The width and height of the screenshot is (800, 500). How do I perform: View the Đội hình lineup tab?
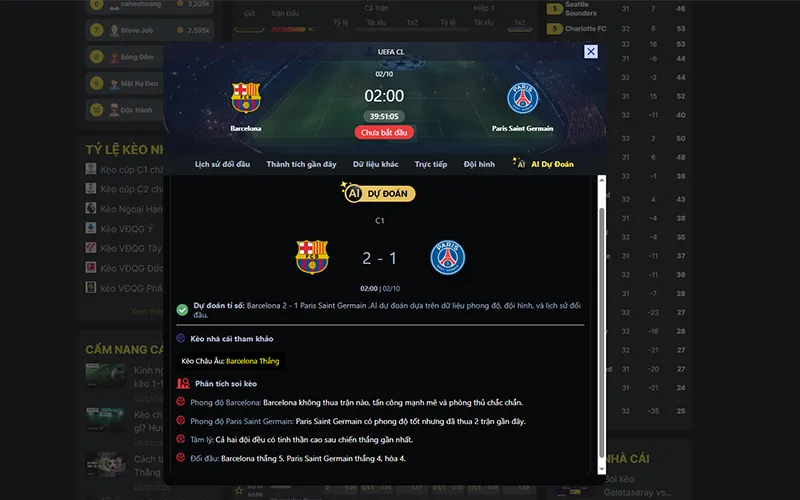[x=479, y=164]
